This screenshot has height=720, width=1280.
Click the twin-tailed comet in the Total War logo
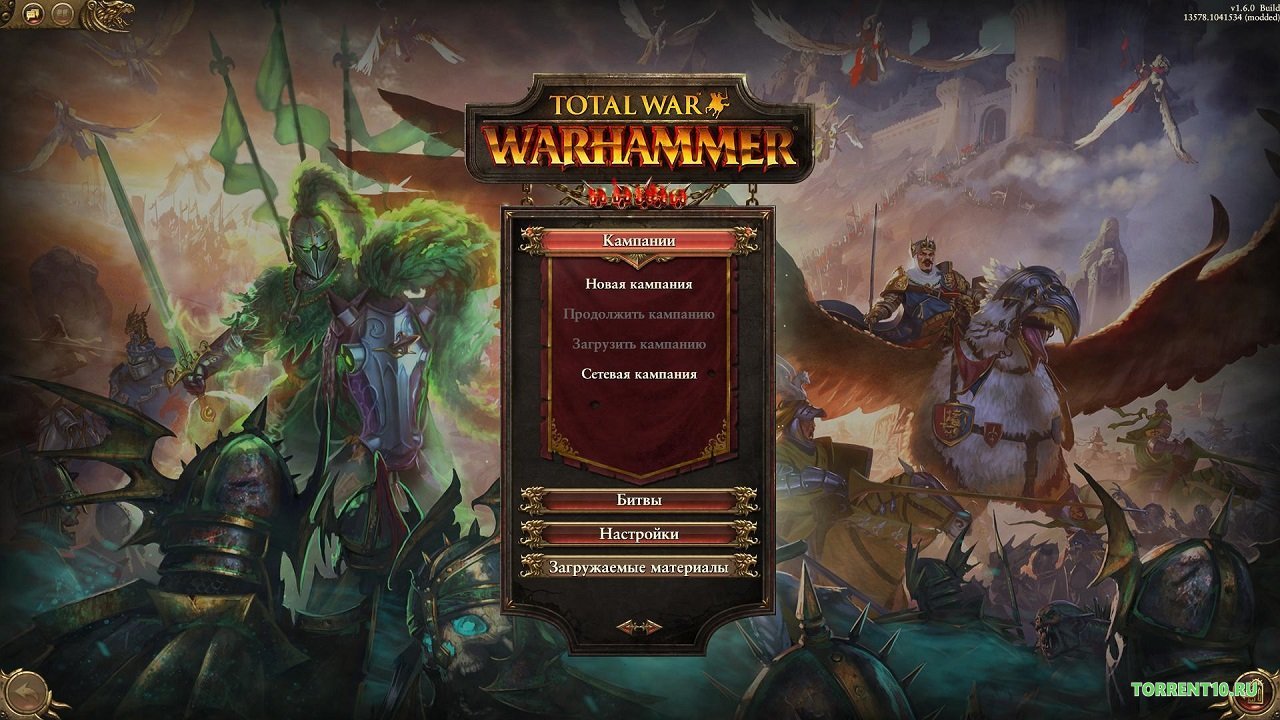click(718, 103)
